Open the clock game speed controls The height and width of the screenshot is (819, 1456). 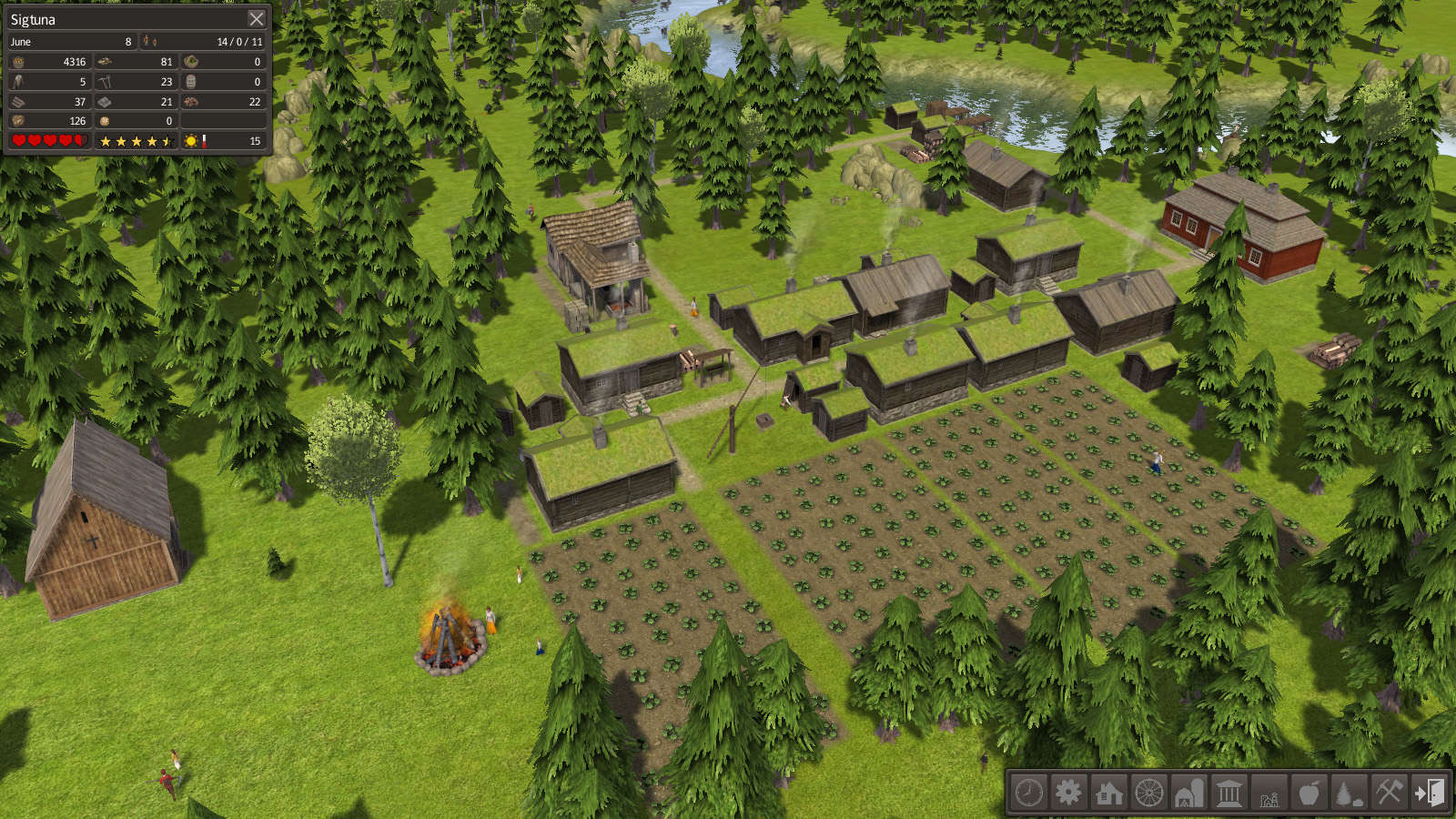click(1029, 793)
